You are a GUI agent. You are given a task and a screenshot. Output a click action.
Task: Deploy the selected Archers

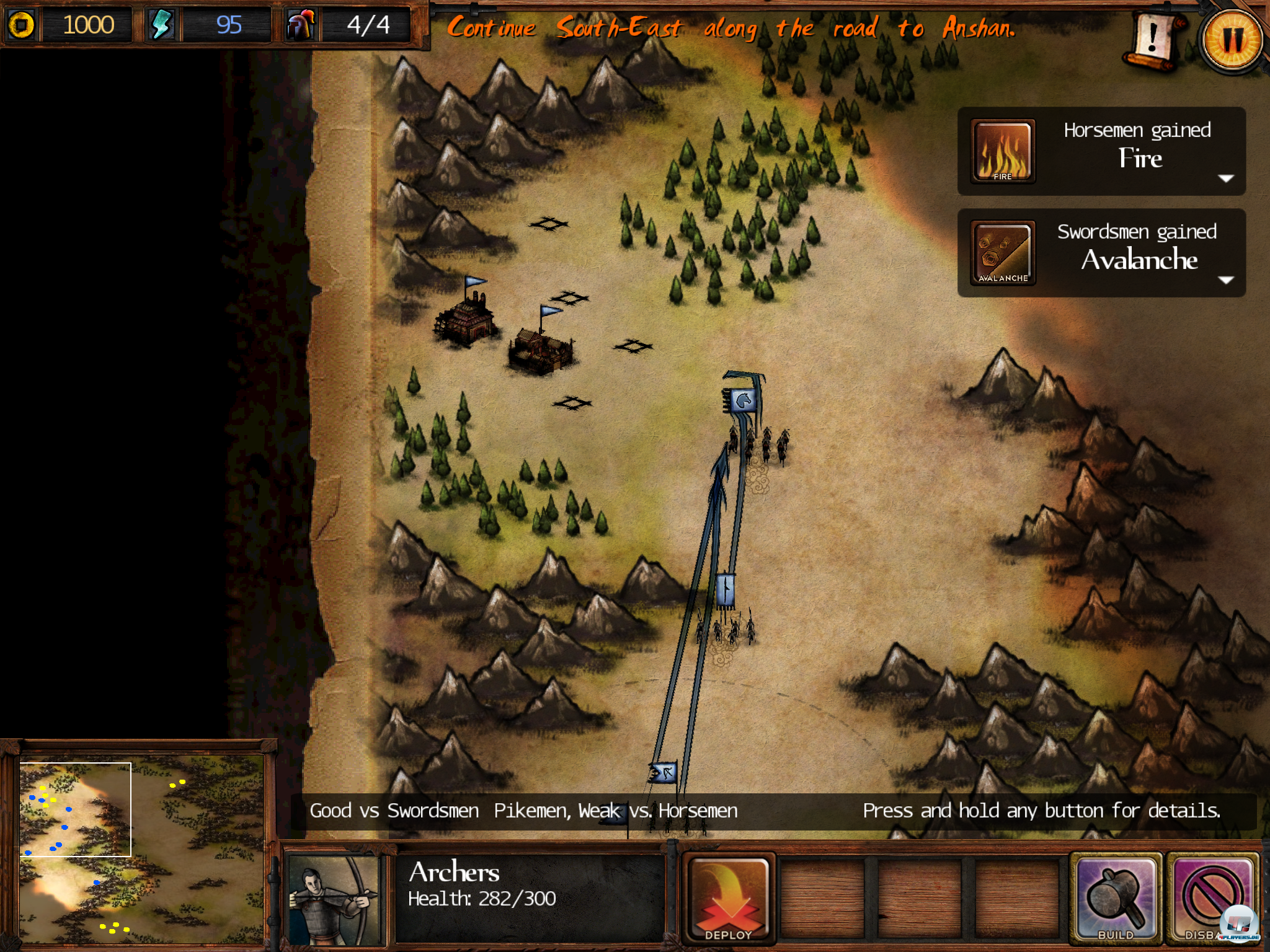(729, 897)
